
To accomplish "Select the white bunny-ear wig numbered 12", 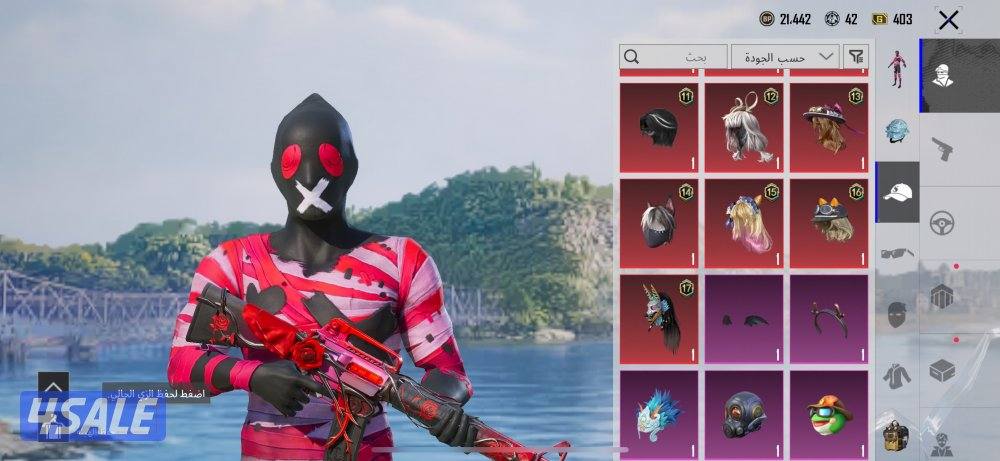I will point(744,127).
